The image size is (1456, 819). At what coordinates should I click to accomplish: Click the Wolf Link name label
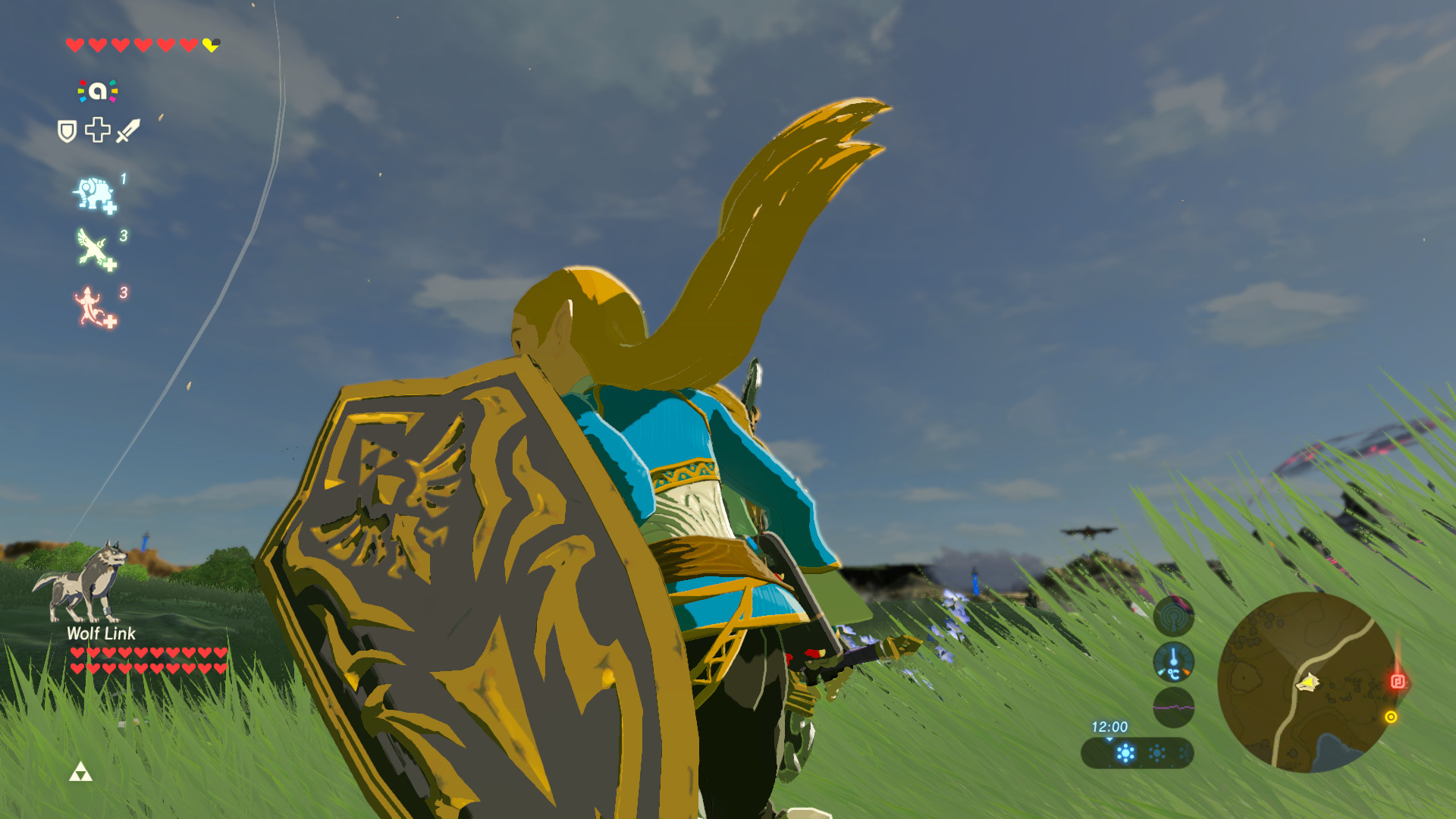[101, 634]
